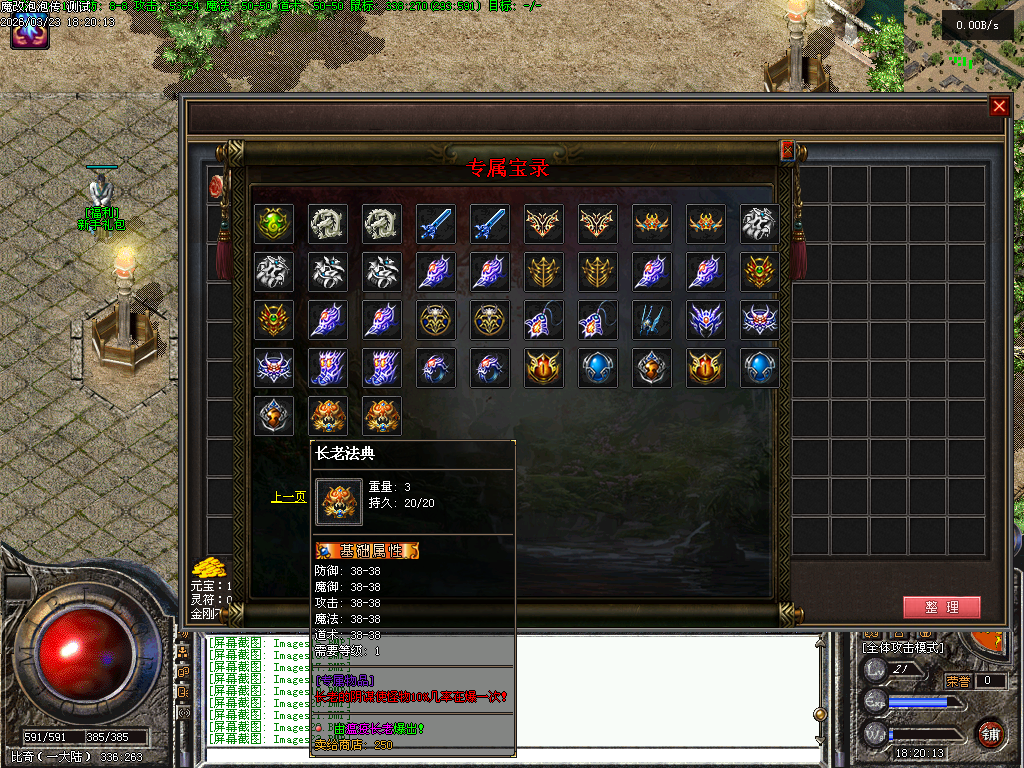The width and height of the screenshot is (1024, 768).
Task: Go to previous page via 上一页
Action: [288, 496]
